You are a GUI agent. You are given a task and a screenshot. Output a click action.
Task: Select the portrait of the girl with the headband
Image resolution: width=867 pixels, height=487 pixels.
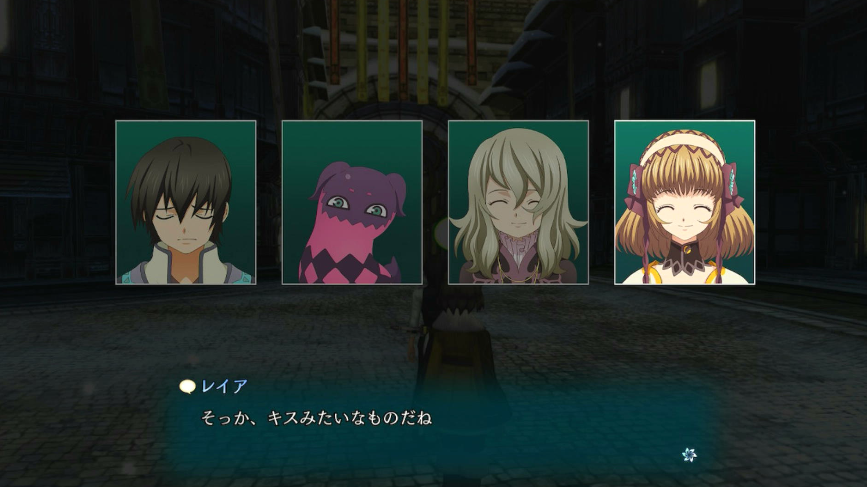pyautogui.click(x=684, y=203)
